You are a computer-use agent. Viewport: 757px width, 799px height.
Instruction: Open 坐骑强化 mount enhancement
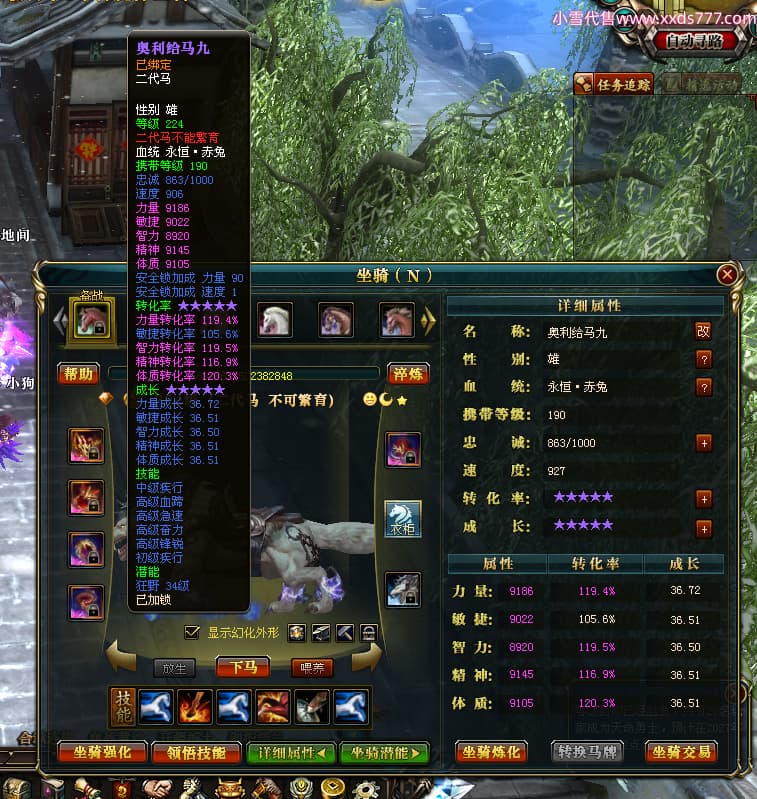(x=102, y=752)
